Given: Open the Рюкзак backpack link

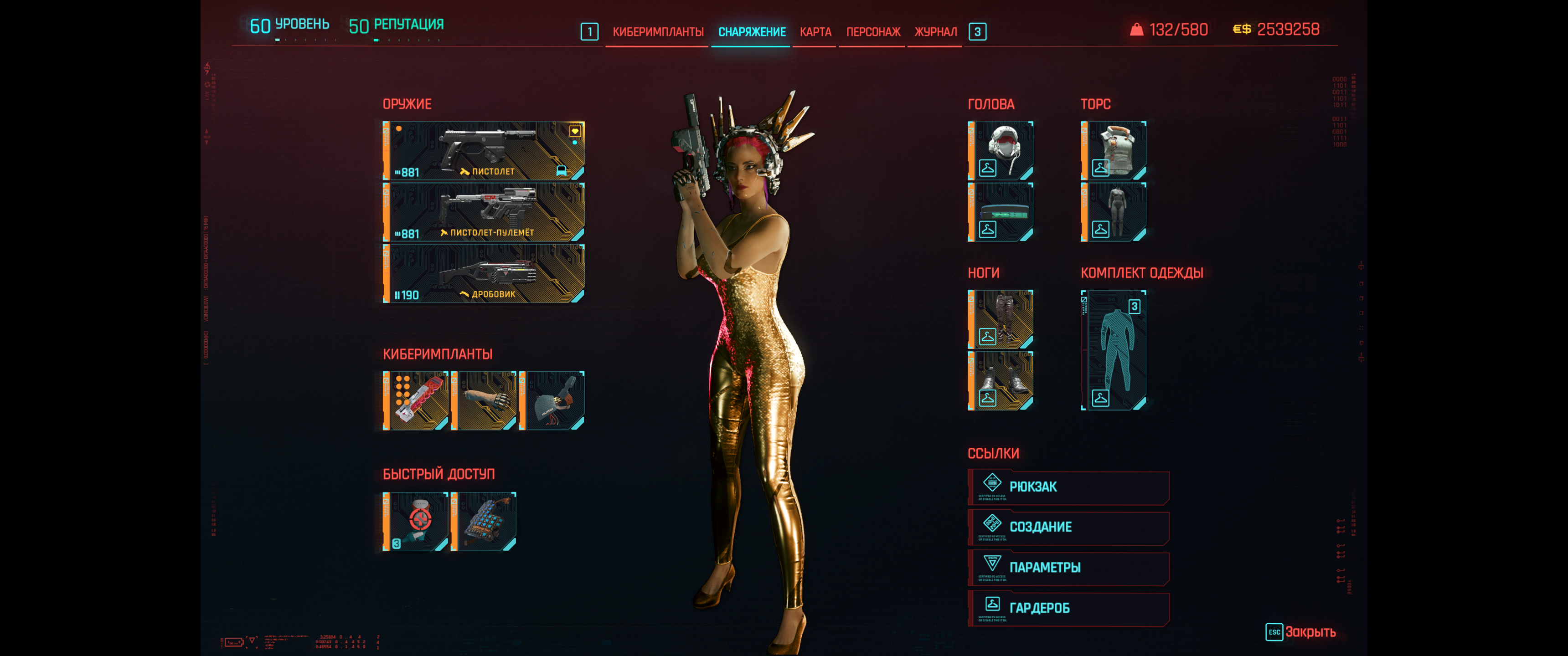Looking at the screenshot, I should (1068, 487).
